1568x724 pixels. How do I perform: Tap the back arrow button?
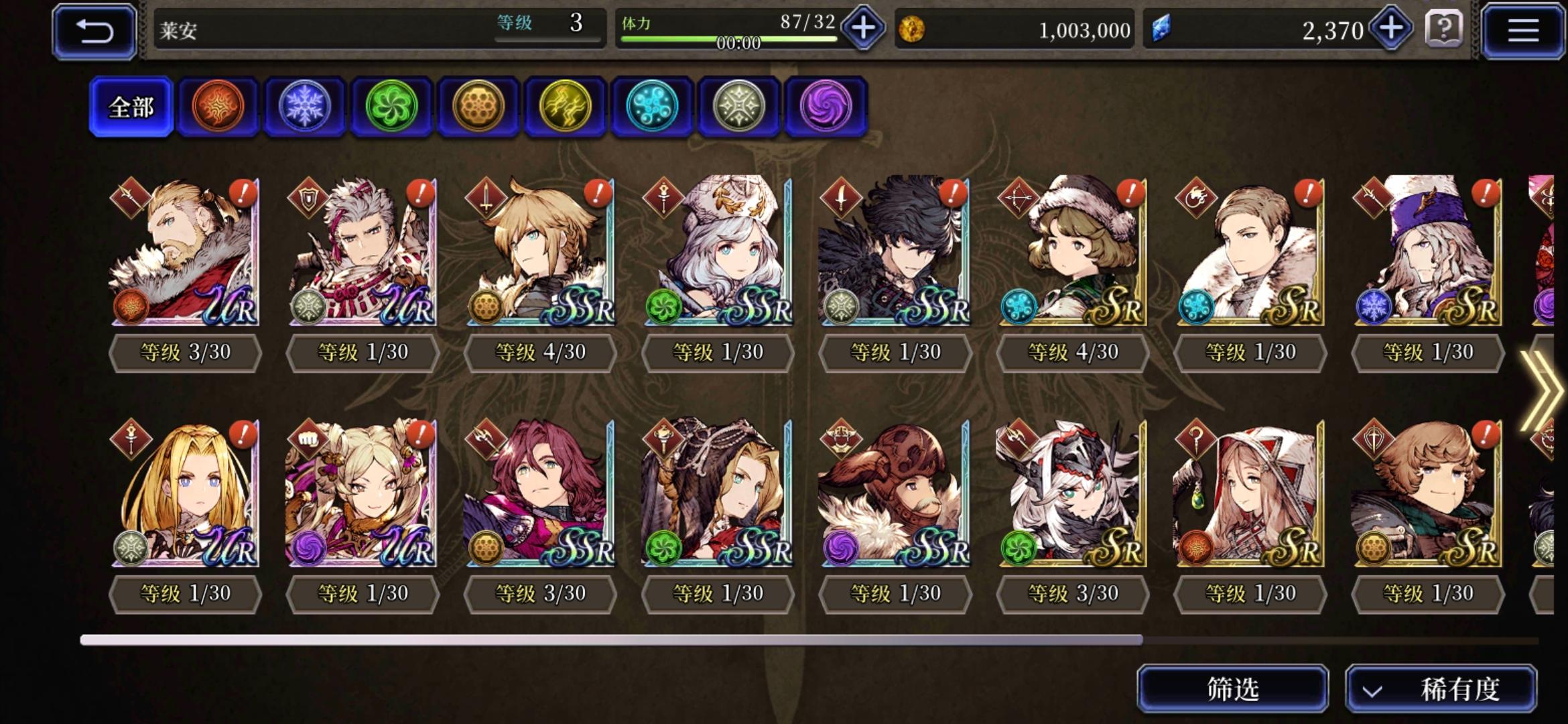click(x=93, y=29)
